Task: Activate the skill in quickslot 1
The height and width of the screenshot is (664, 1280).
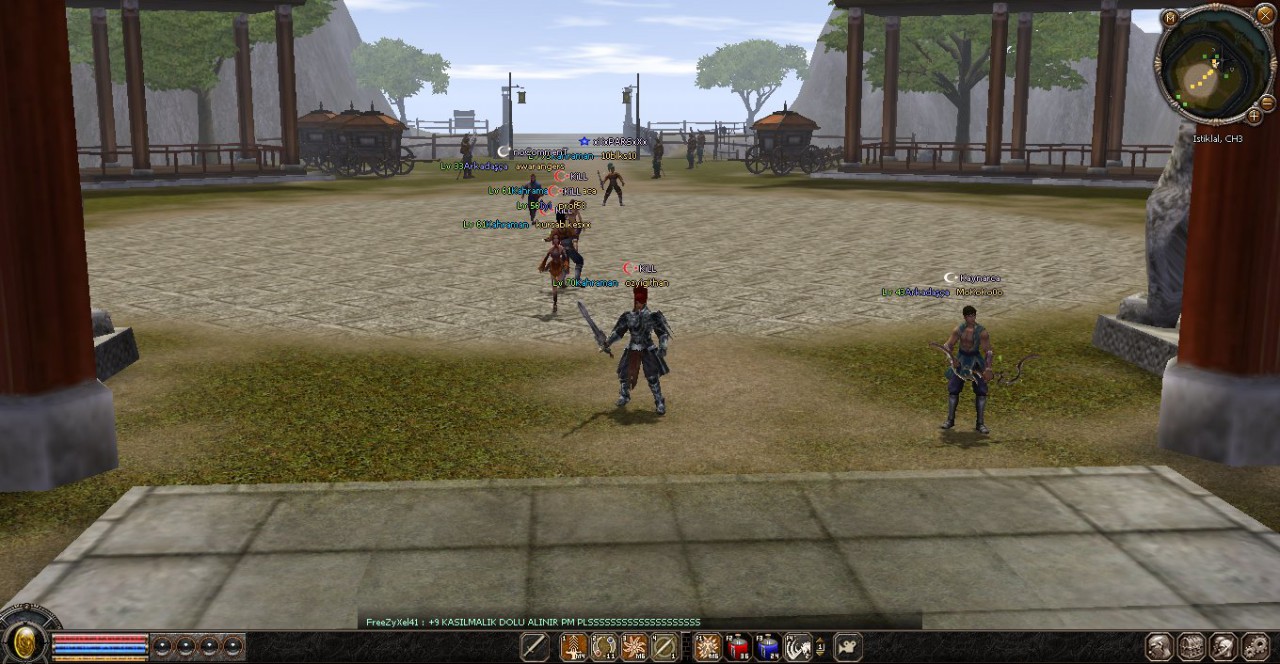Action: [x=574, y=647]
